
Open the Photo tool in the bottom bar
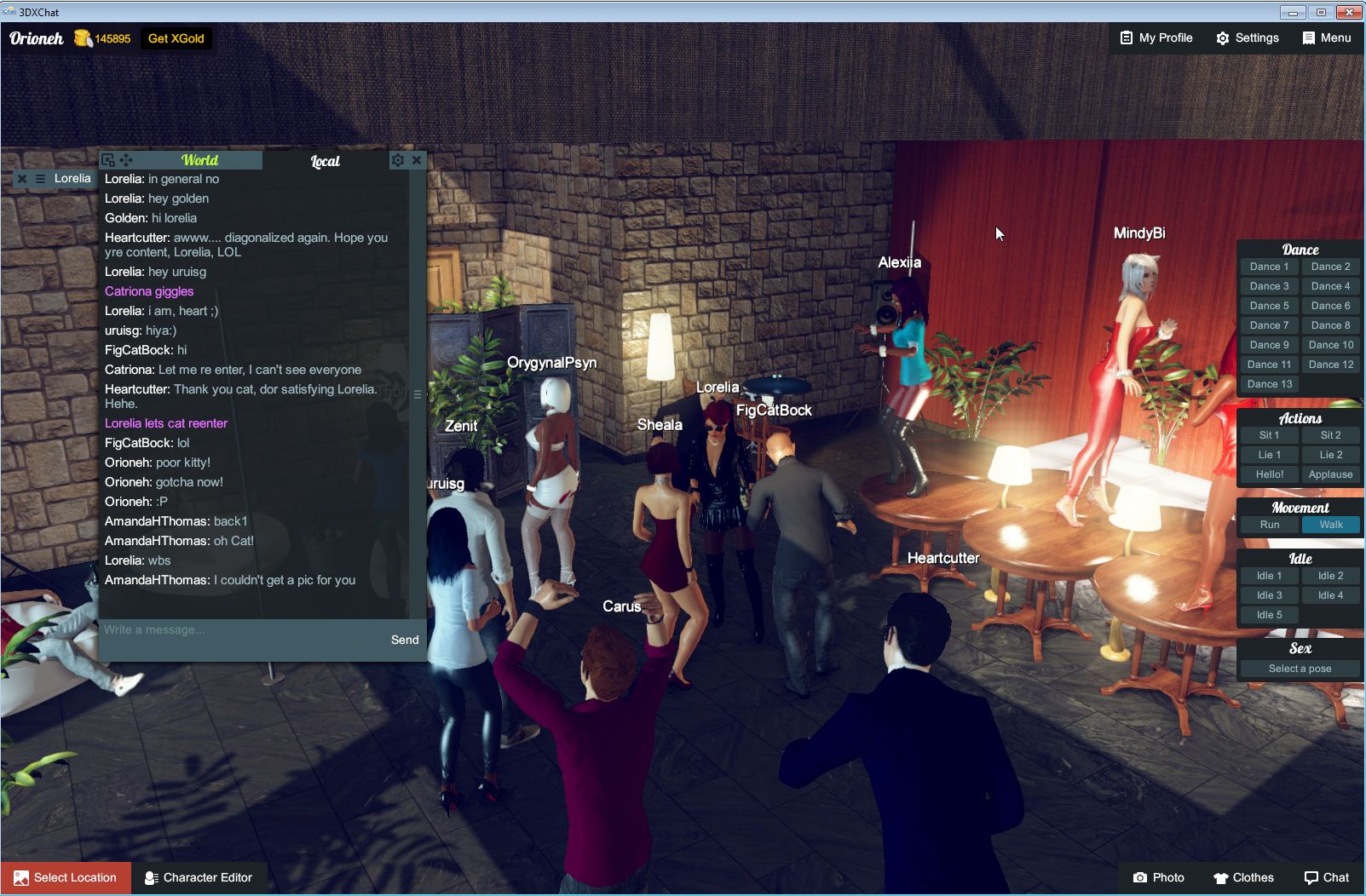[x=1157, y=877]
